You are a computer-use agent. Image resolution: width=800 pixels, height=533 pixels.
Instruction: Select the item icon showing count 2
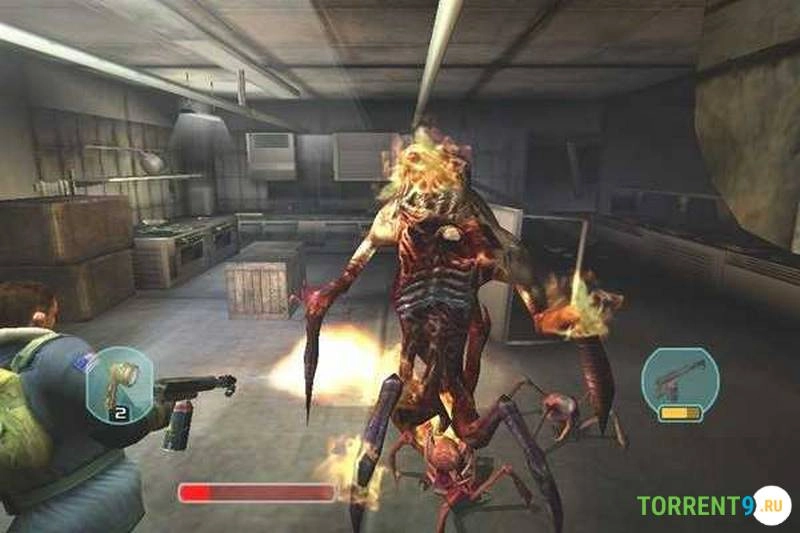pyautogui.click(x=118, y=382)
